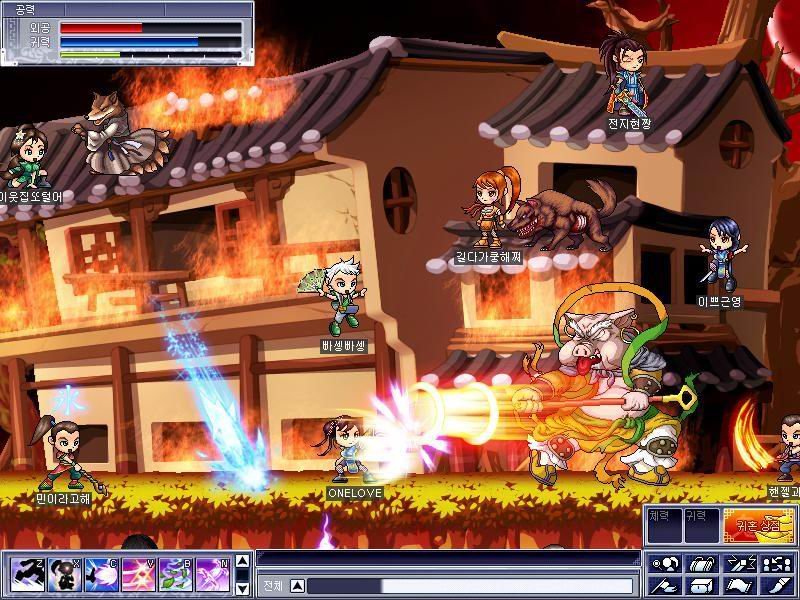Click the brush-shaped menu button
Viewport: 800px width, 600px height.
(775, 585)
